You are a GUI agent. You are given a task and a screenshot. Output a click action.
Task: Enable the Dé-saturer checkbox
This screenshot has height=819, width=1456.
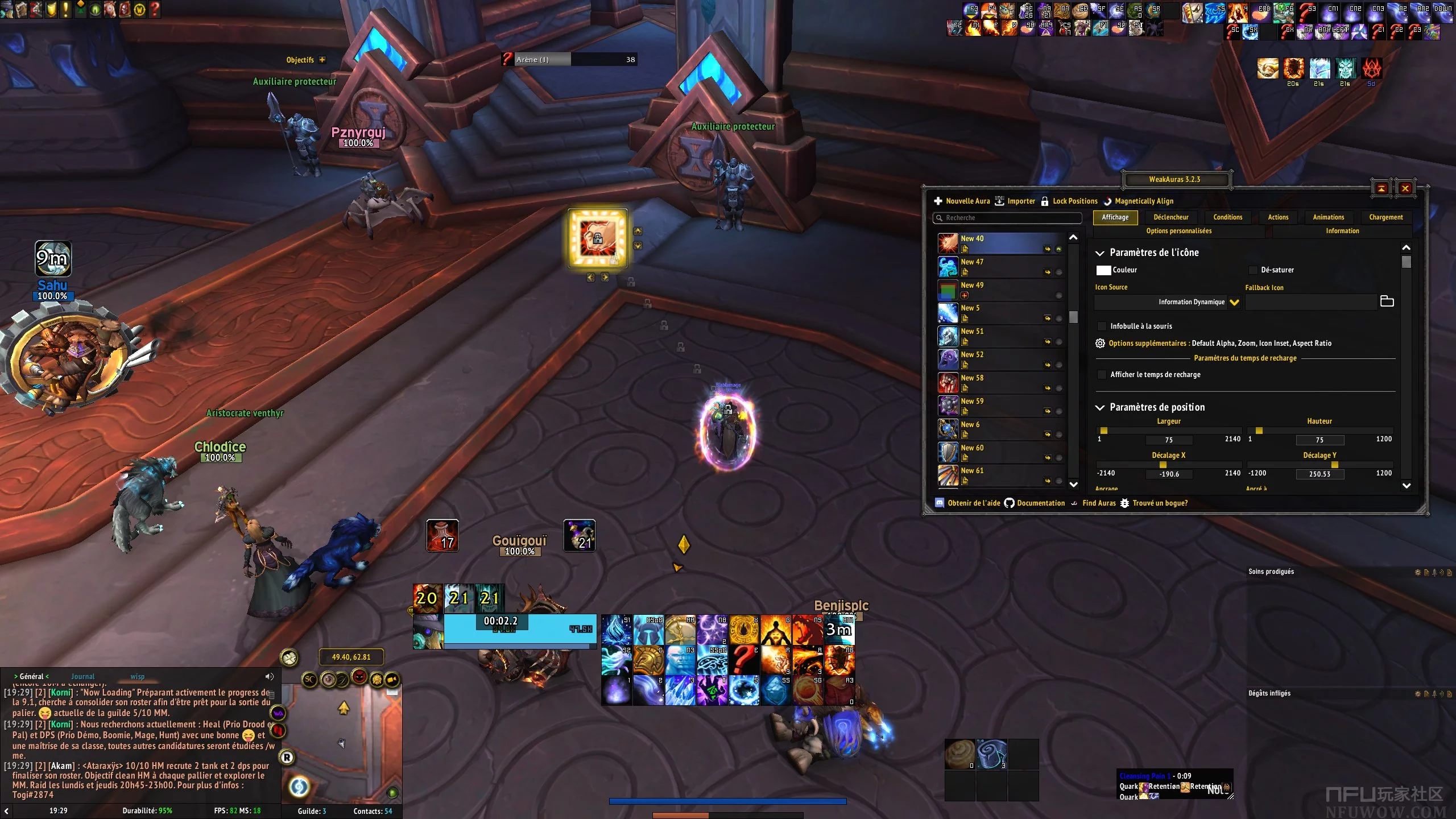(1253, 270)
